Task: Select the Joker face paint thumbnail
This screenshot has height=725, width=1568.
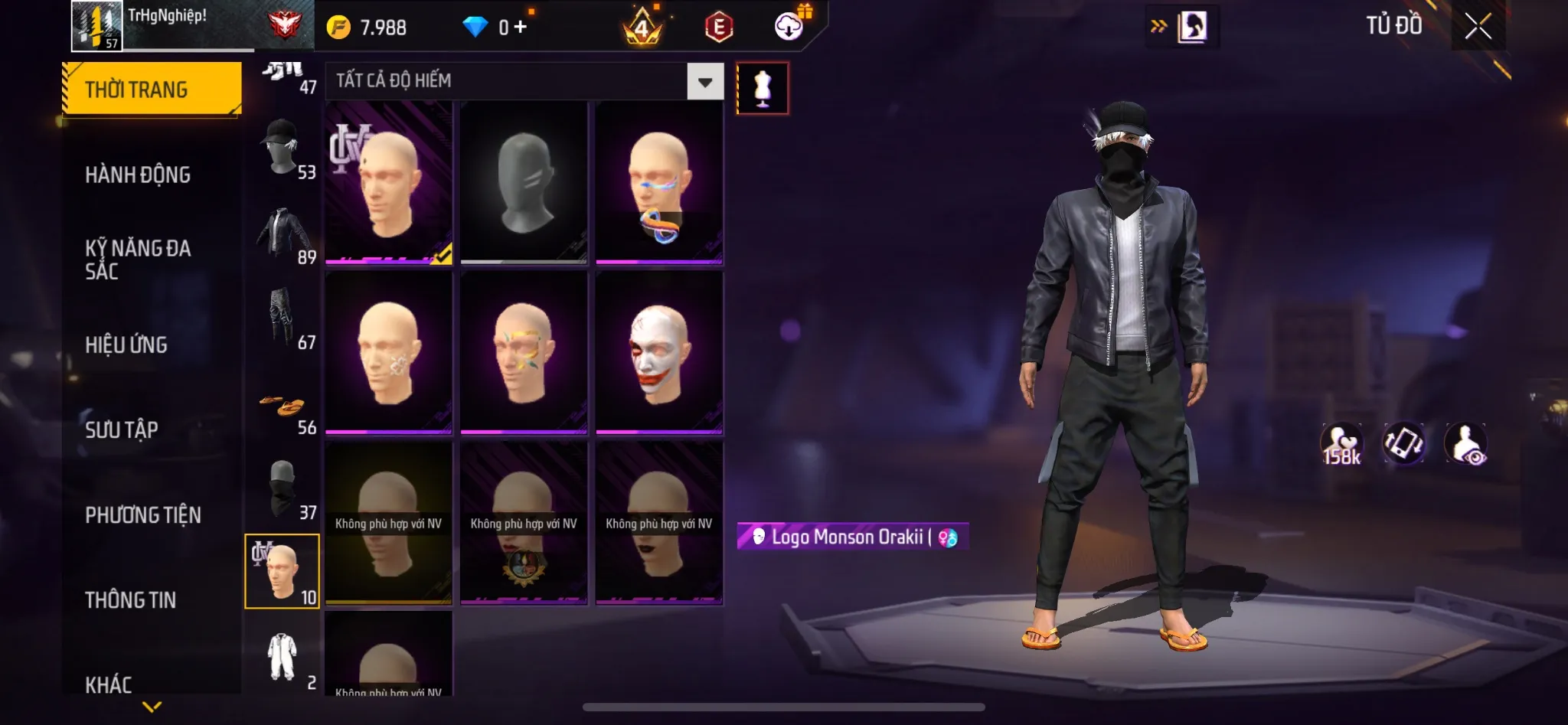Action: [660, 354]
